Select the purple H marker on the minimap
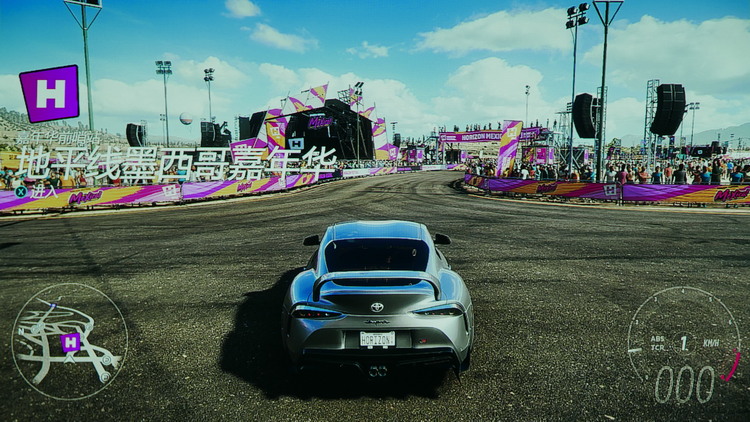 point(70,342)
